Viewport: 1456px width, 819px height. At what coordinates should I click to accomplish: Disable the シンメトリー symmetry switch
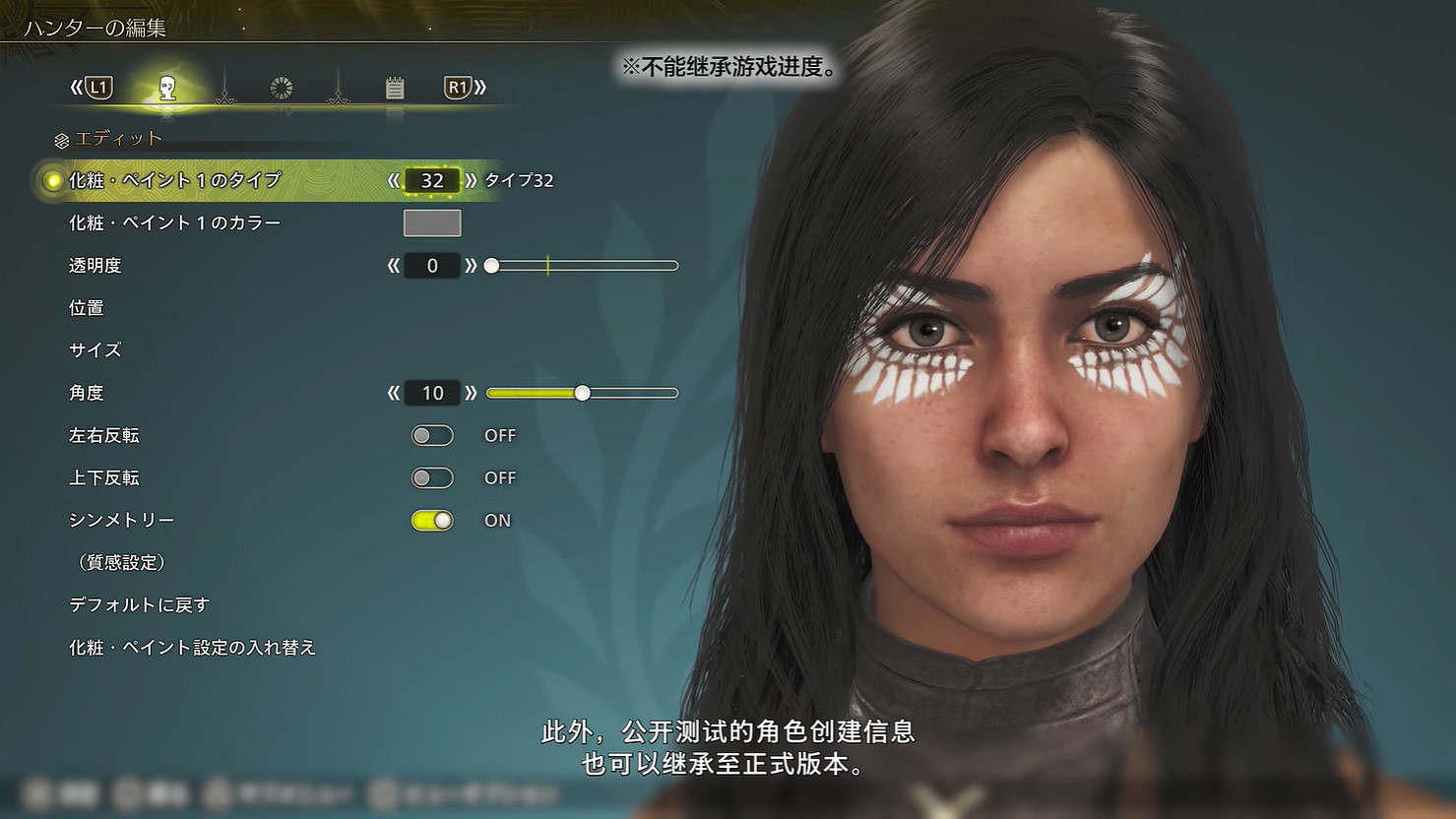tap(432, 520)
